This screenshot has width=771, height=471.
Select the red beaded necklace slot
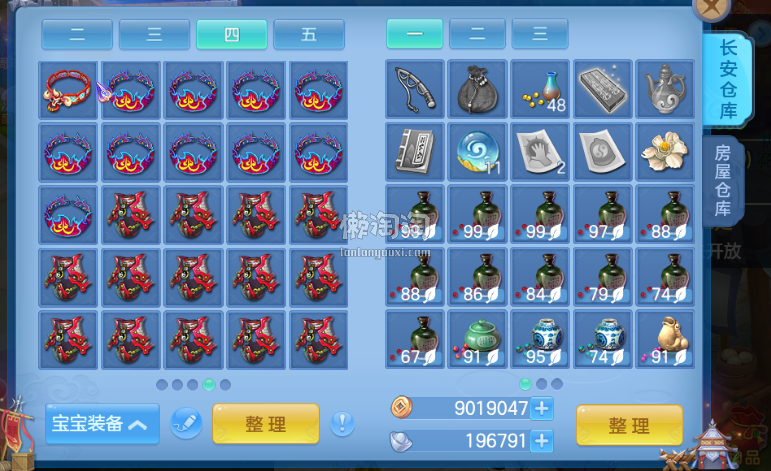click(x=70, y=90)
